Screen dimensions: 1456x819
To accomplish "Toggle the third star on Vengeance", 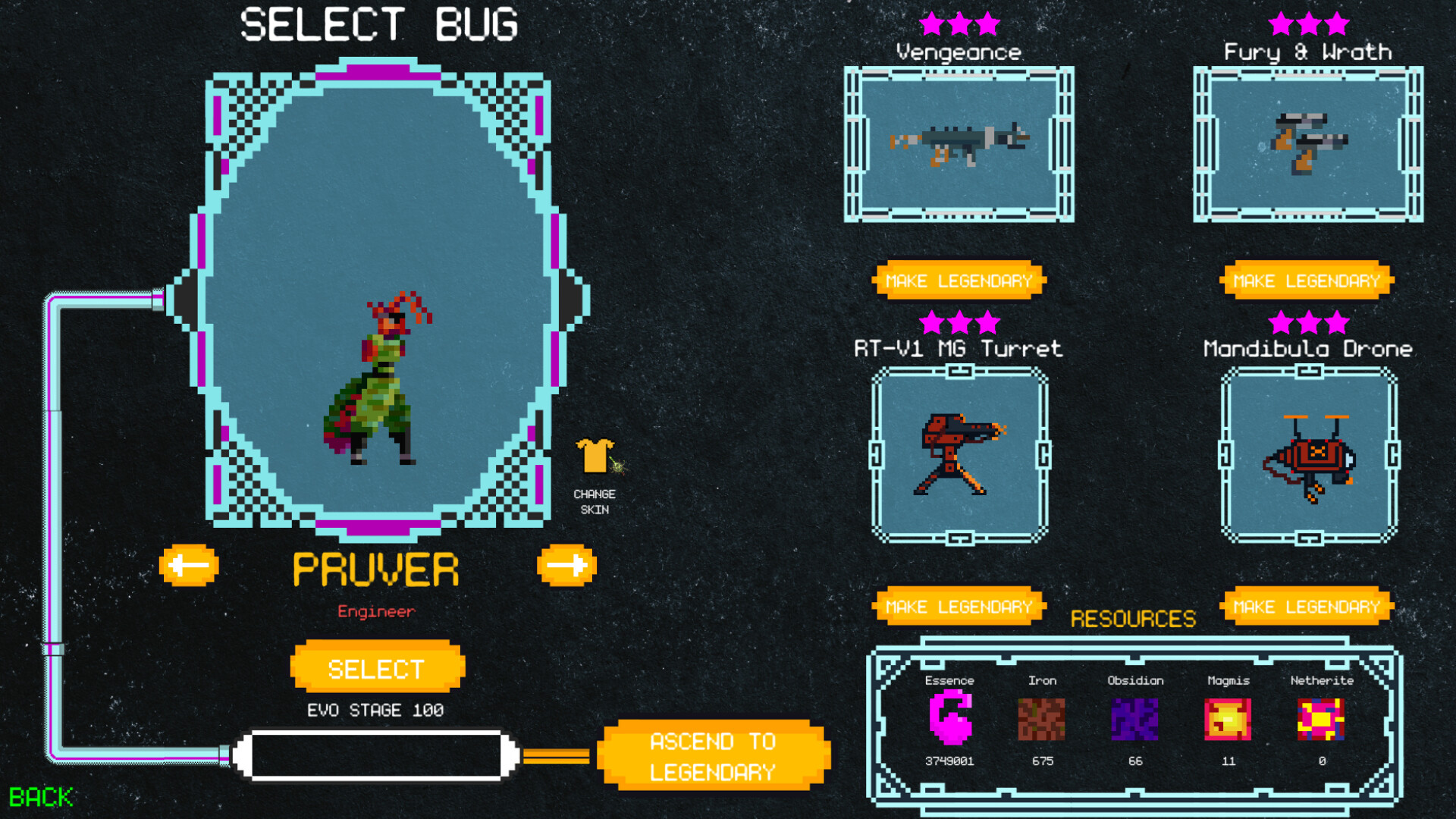I will (986, 23).
